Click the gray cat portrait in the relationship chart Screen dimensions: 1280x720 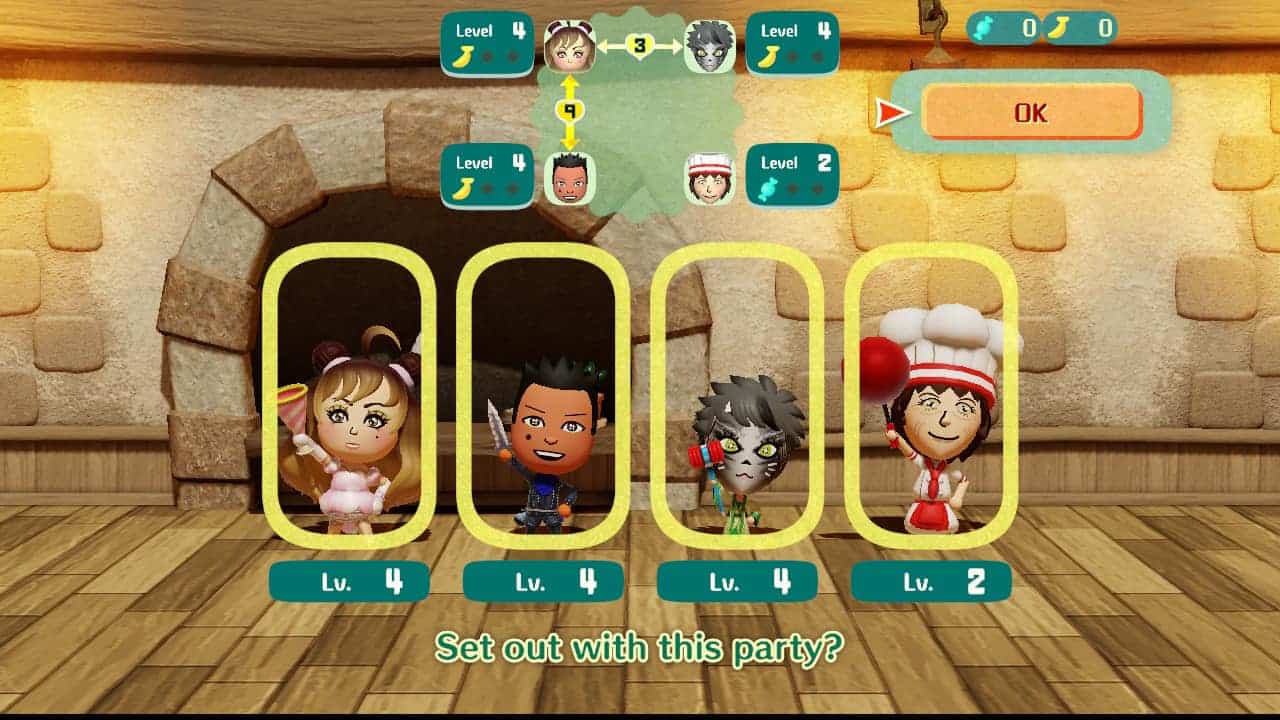click(710, 46)
